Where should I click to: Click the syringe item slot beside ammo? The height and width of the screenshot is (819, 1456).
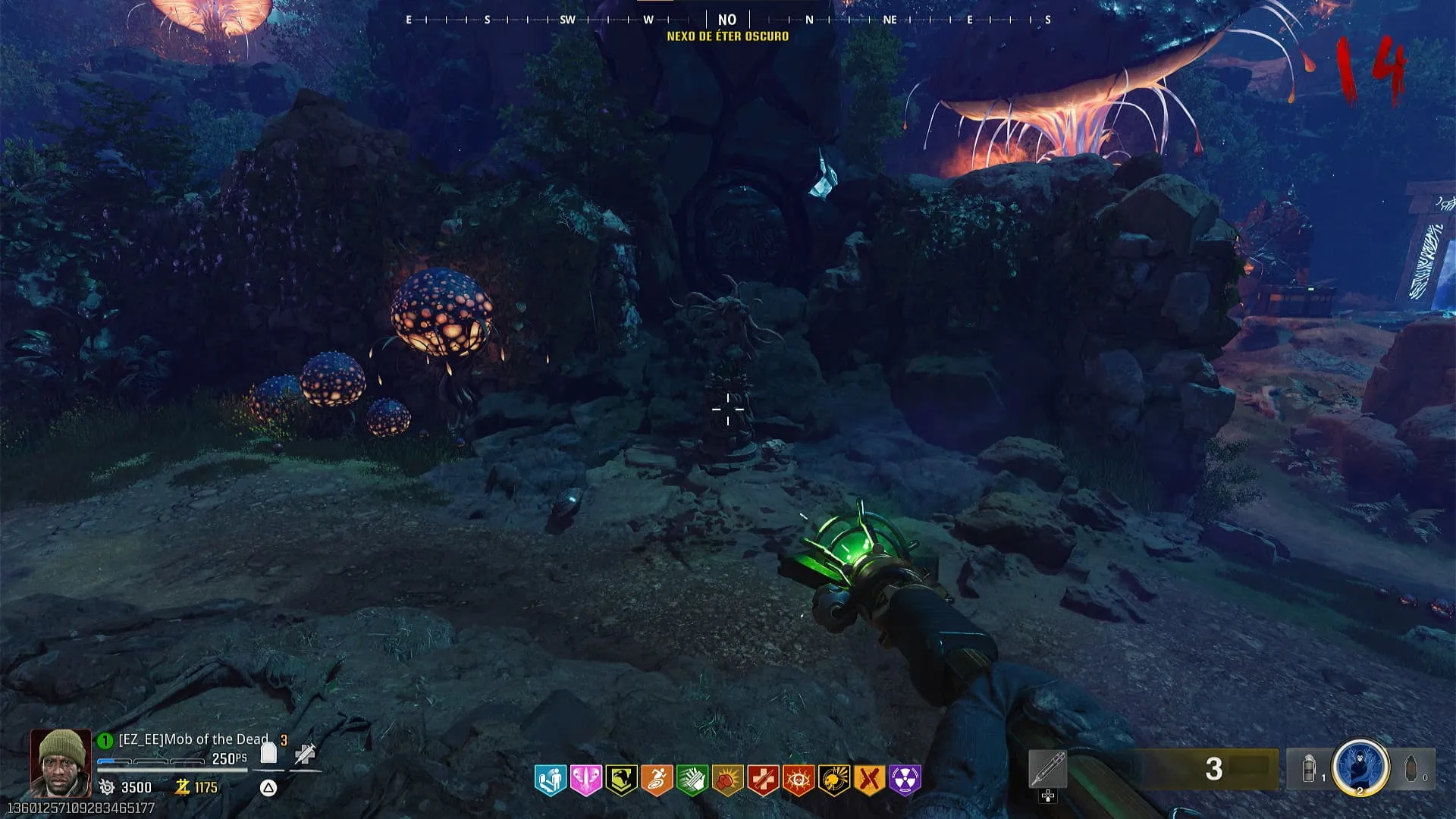(1048, 769)
